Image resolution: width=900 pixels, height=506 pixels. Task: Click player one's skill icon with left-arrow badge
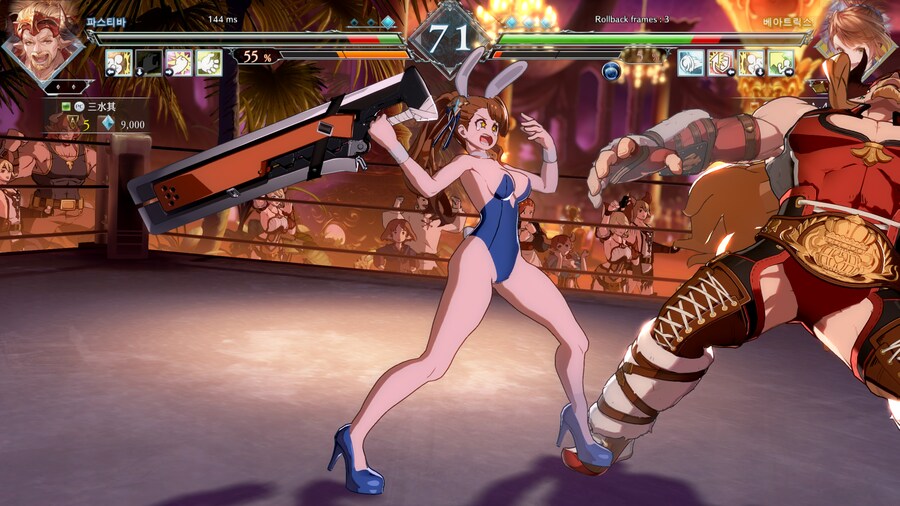(119, 62)
